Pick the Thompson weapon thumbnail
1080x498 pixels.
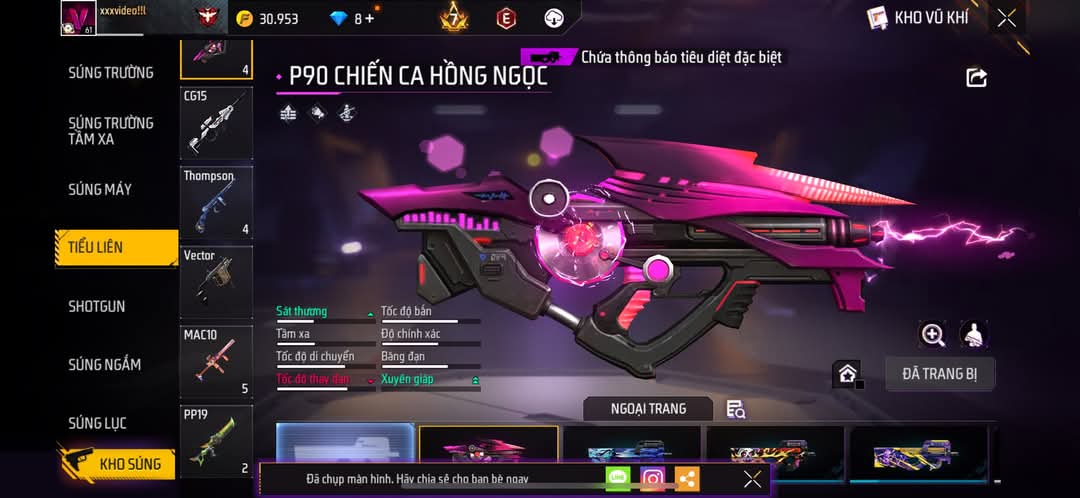pyautogui.click(x=216, y=203)
